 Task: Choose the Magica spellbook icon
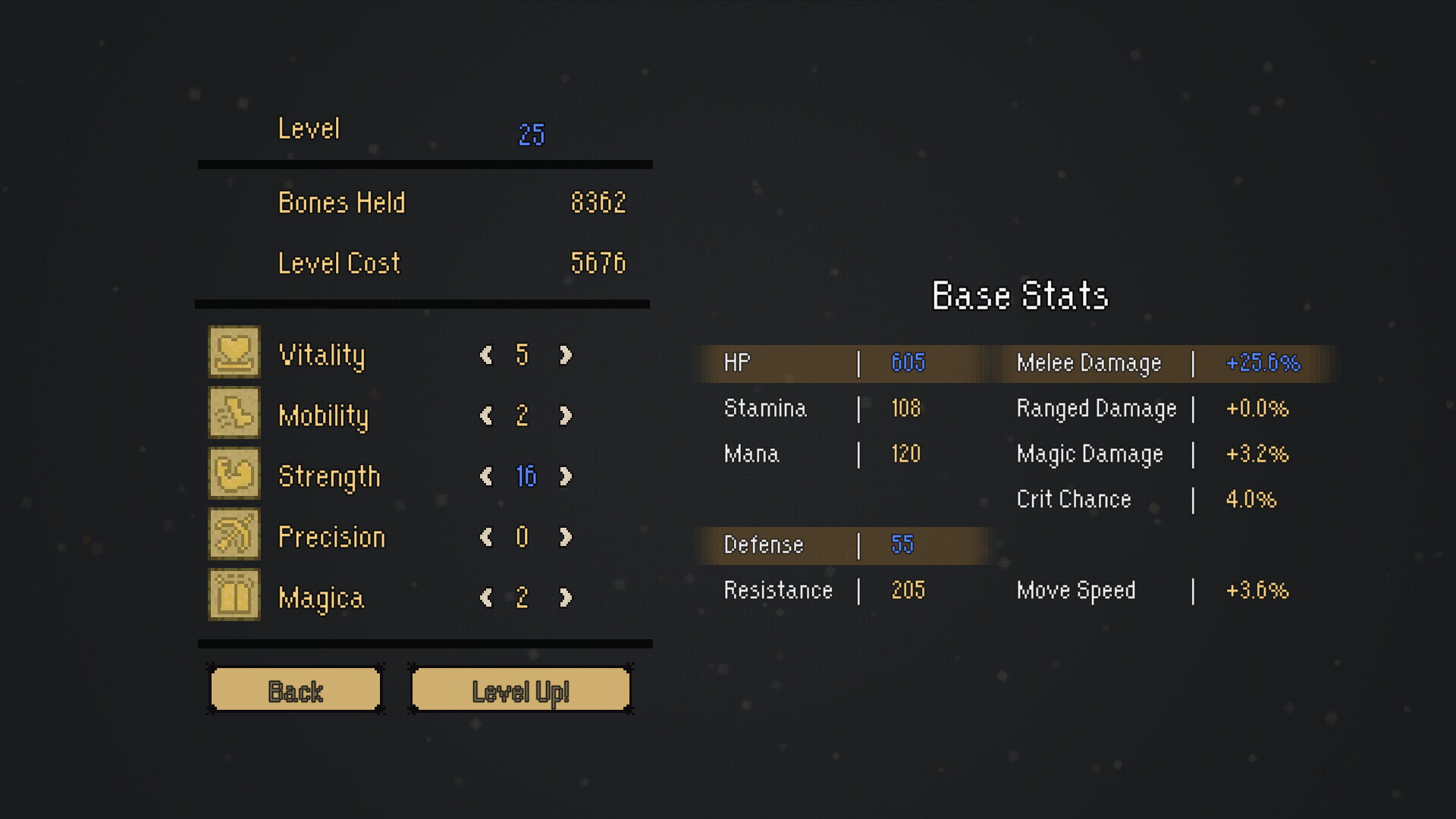click(234, 595)
